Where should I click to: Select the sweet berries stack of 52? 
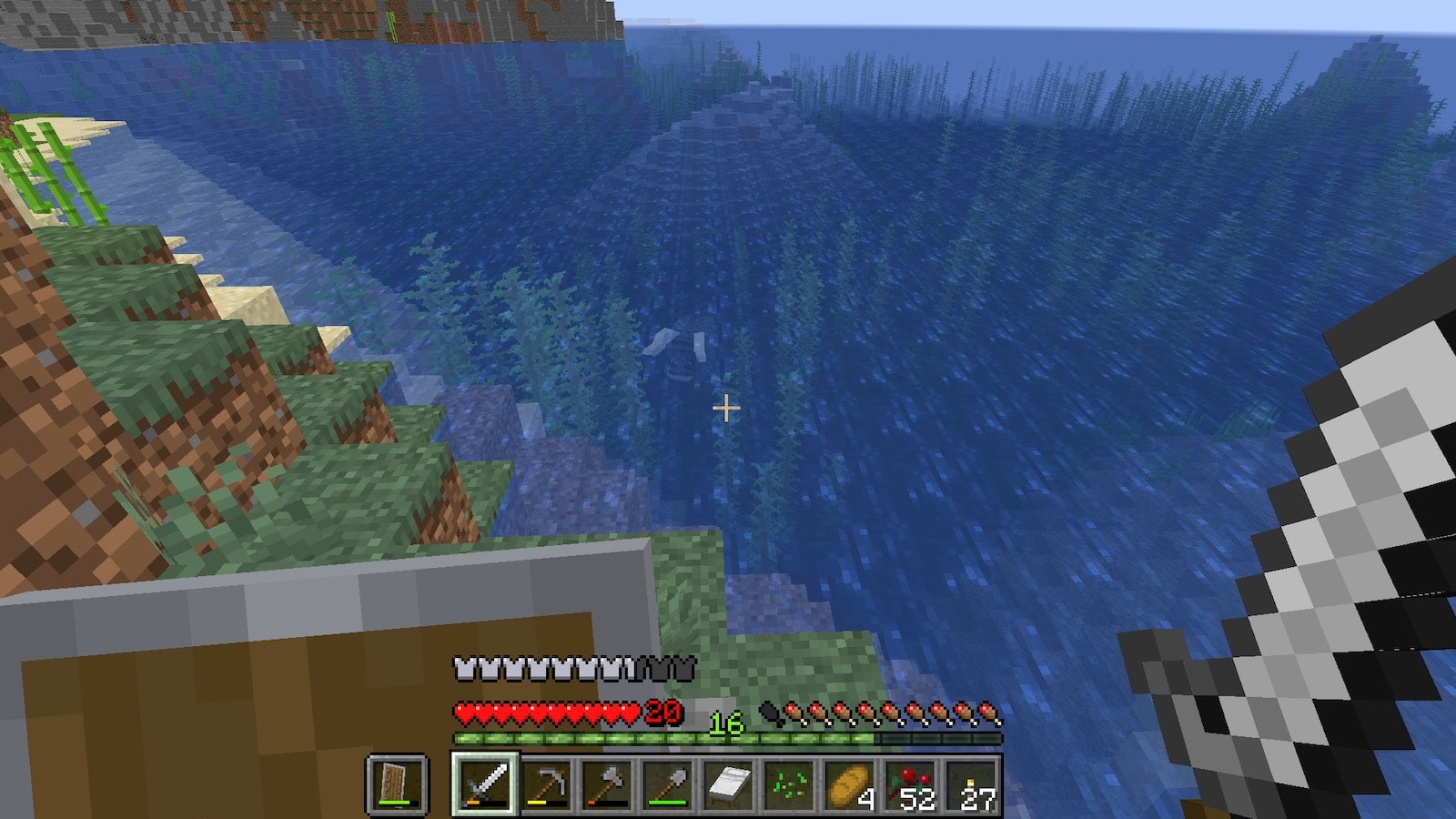pos(911,784)
